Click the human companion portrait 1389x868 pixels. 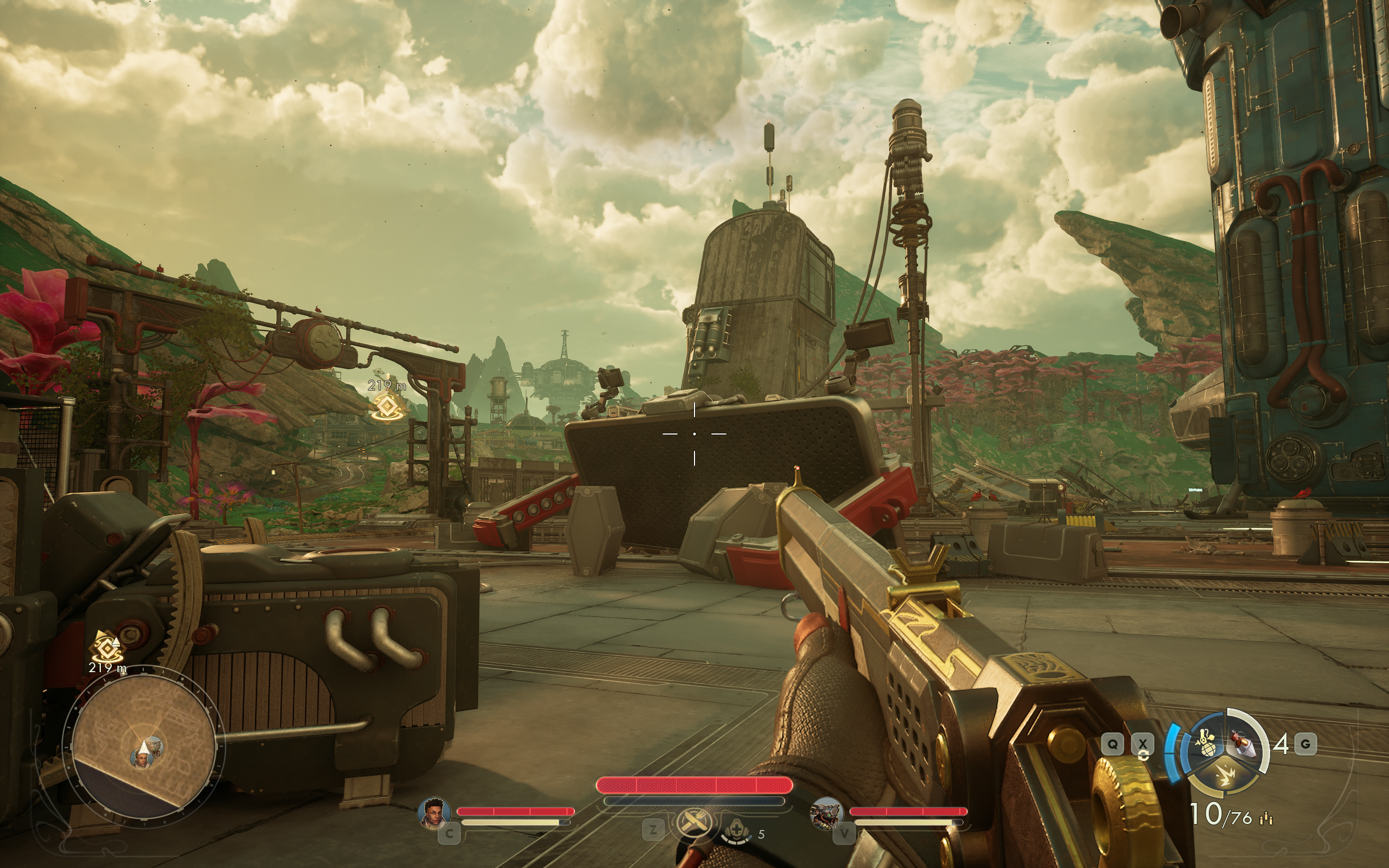(x=434, y=813)
